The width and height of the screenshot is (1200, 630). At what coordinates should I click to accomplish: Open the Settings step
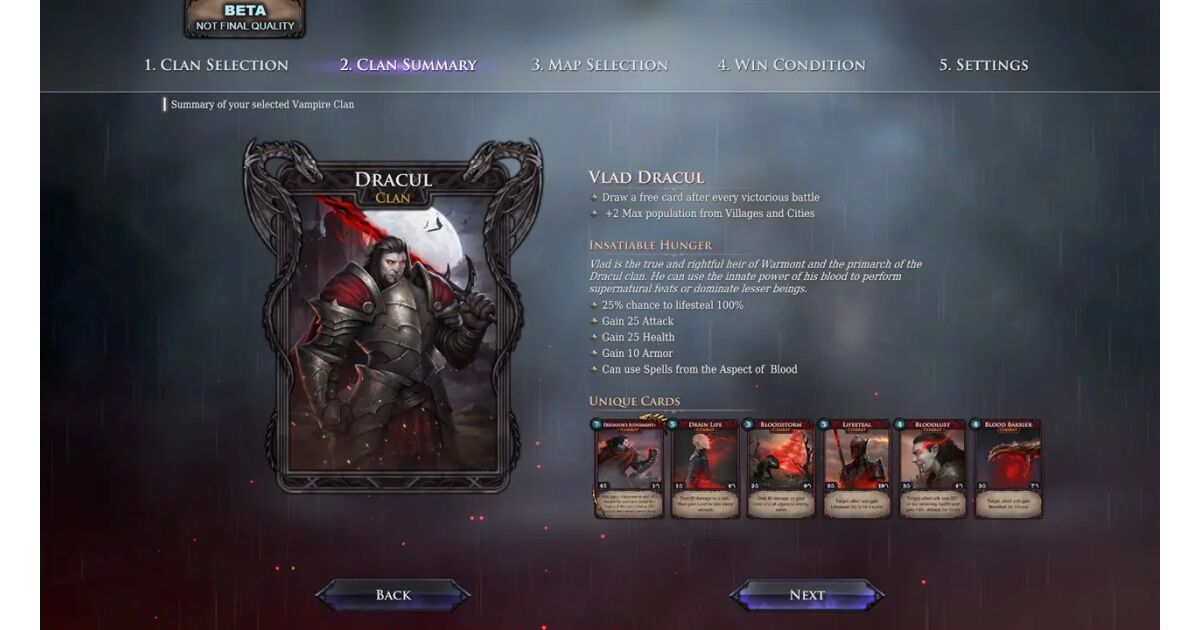click(983, 65)
